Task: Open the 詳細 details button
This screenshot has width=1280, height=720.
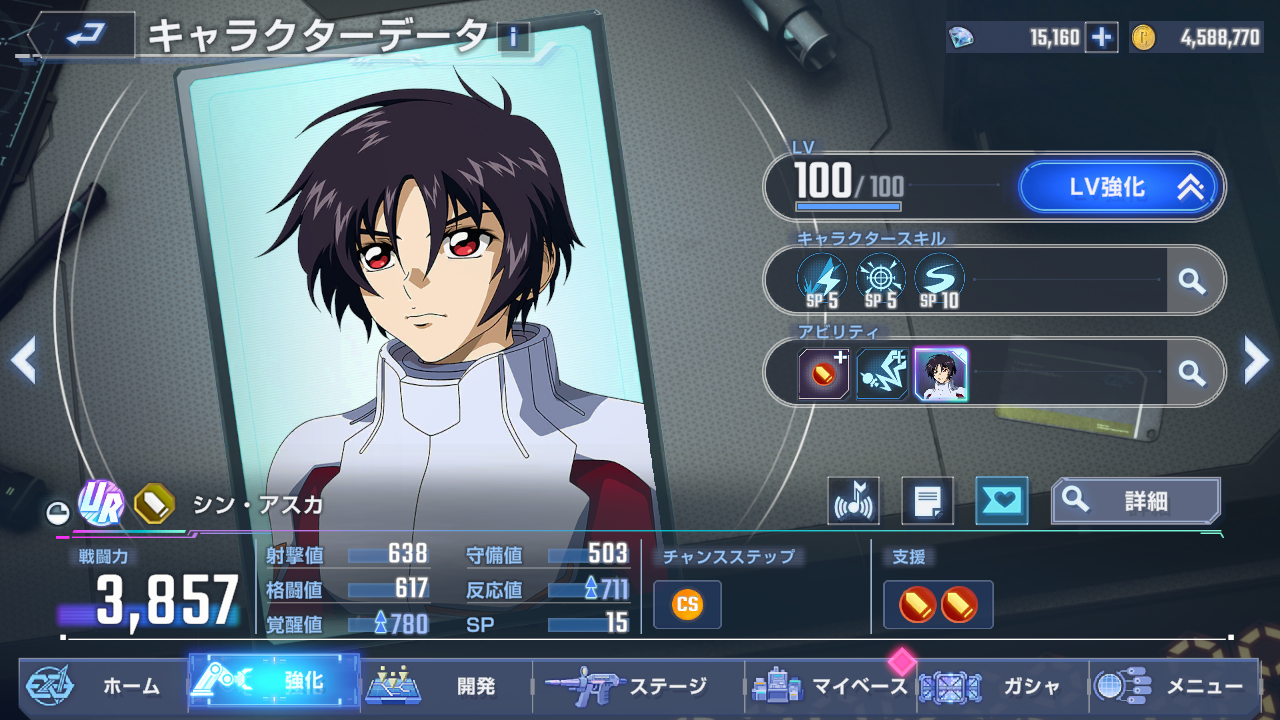Action: click(1136, 500)
